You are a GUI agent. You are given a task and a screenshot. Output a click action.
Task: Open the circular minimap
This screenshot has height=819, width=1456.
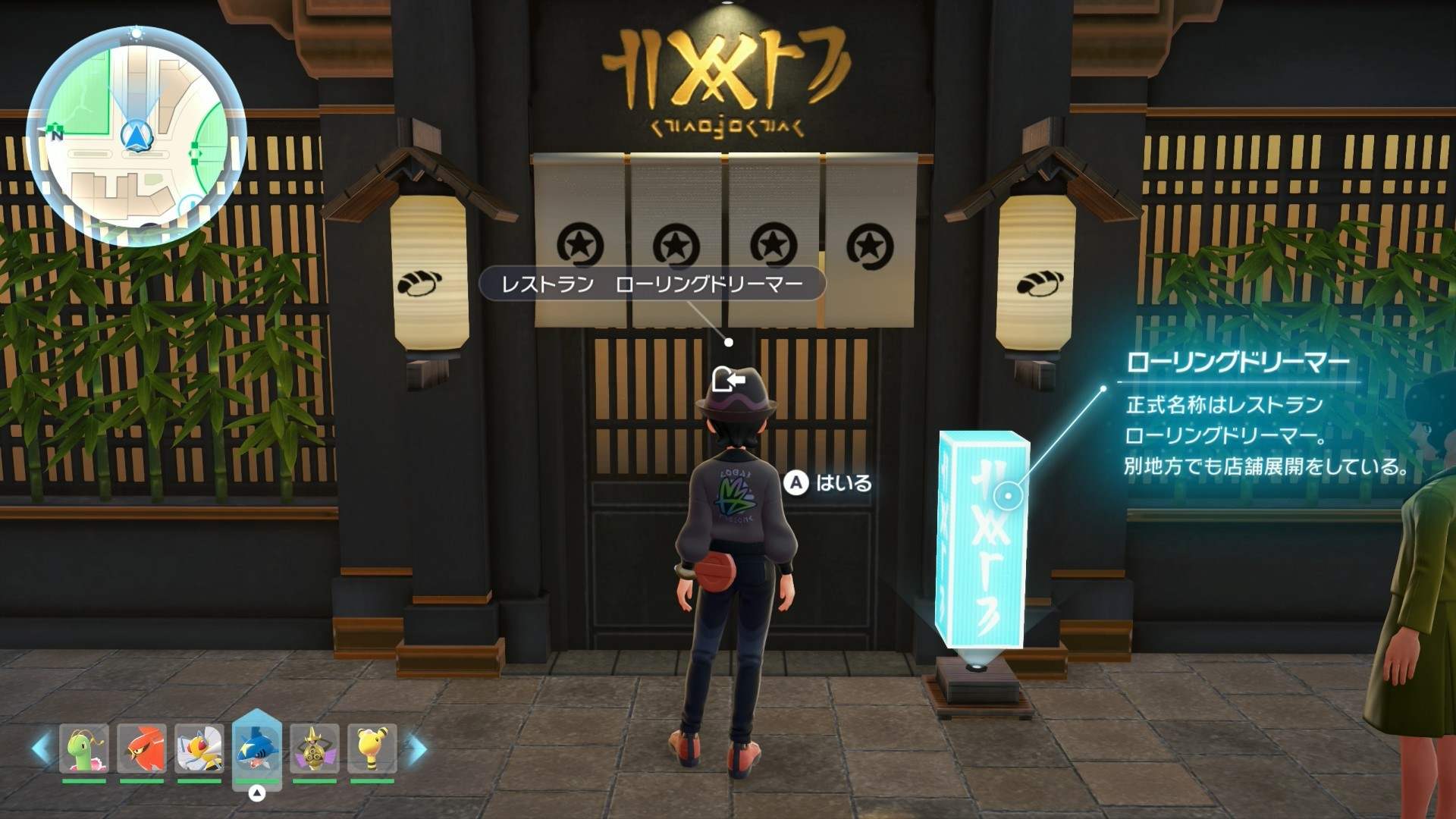(136, 136)
